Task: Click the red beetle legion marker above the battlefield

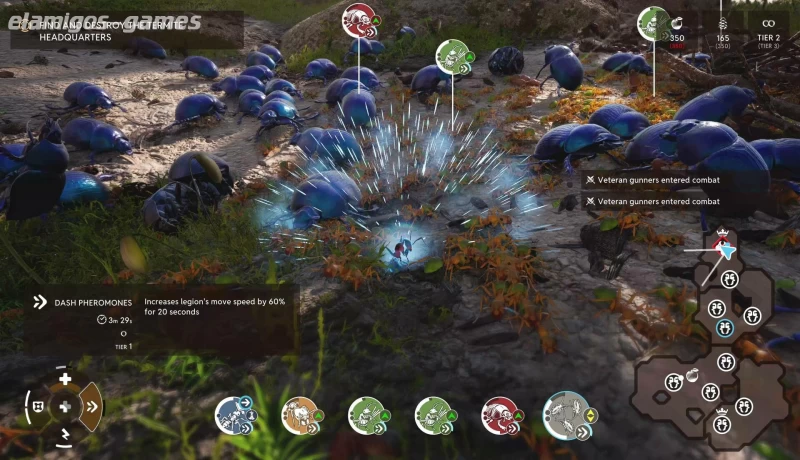Action: [x=358, y=18]
